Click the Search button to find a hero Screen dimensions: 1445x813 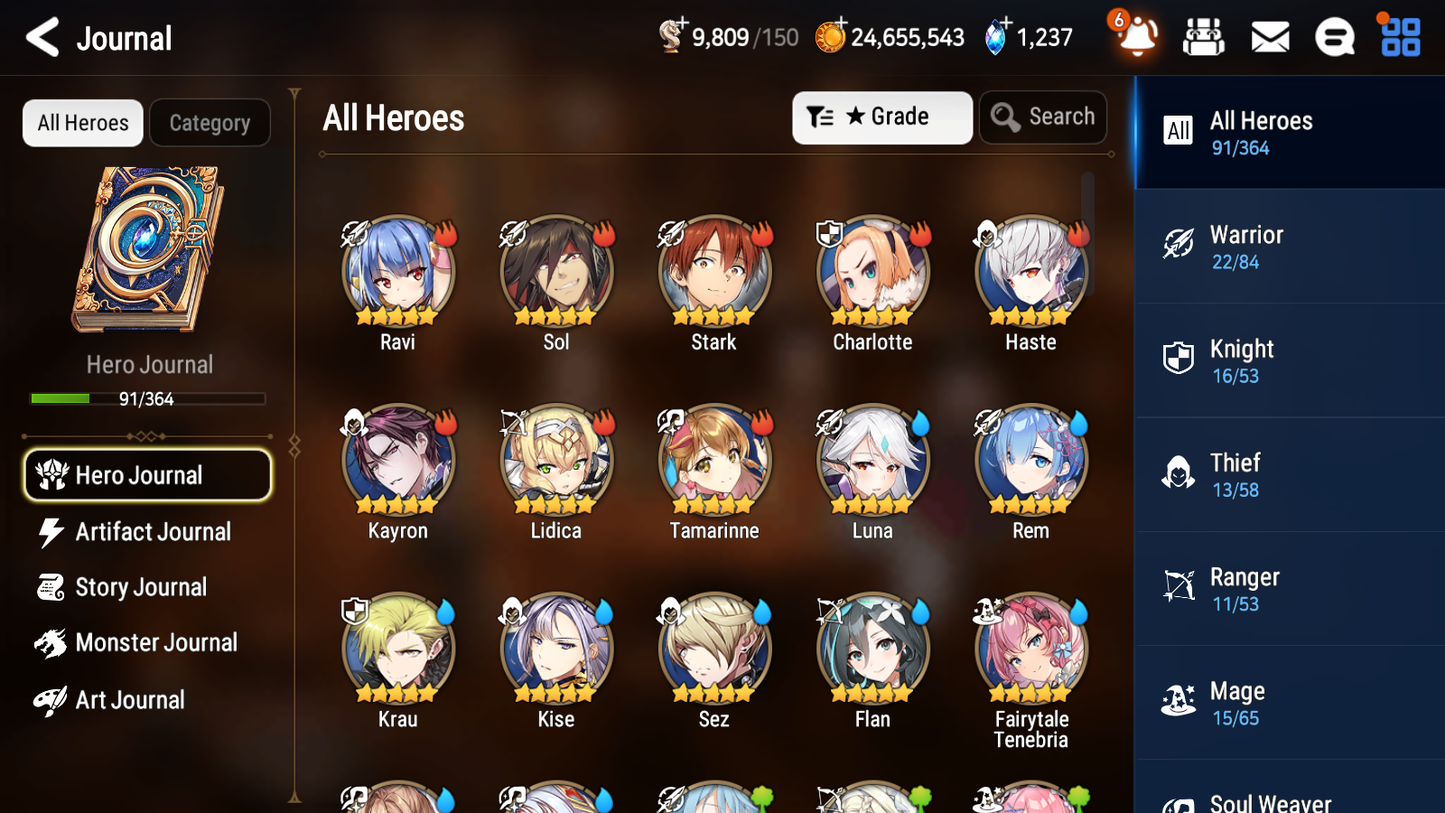(x=1043, y=117)
